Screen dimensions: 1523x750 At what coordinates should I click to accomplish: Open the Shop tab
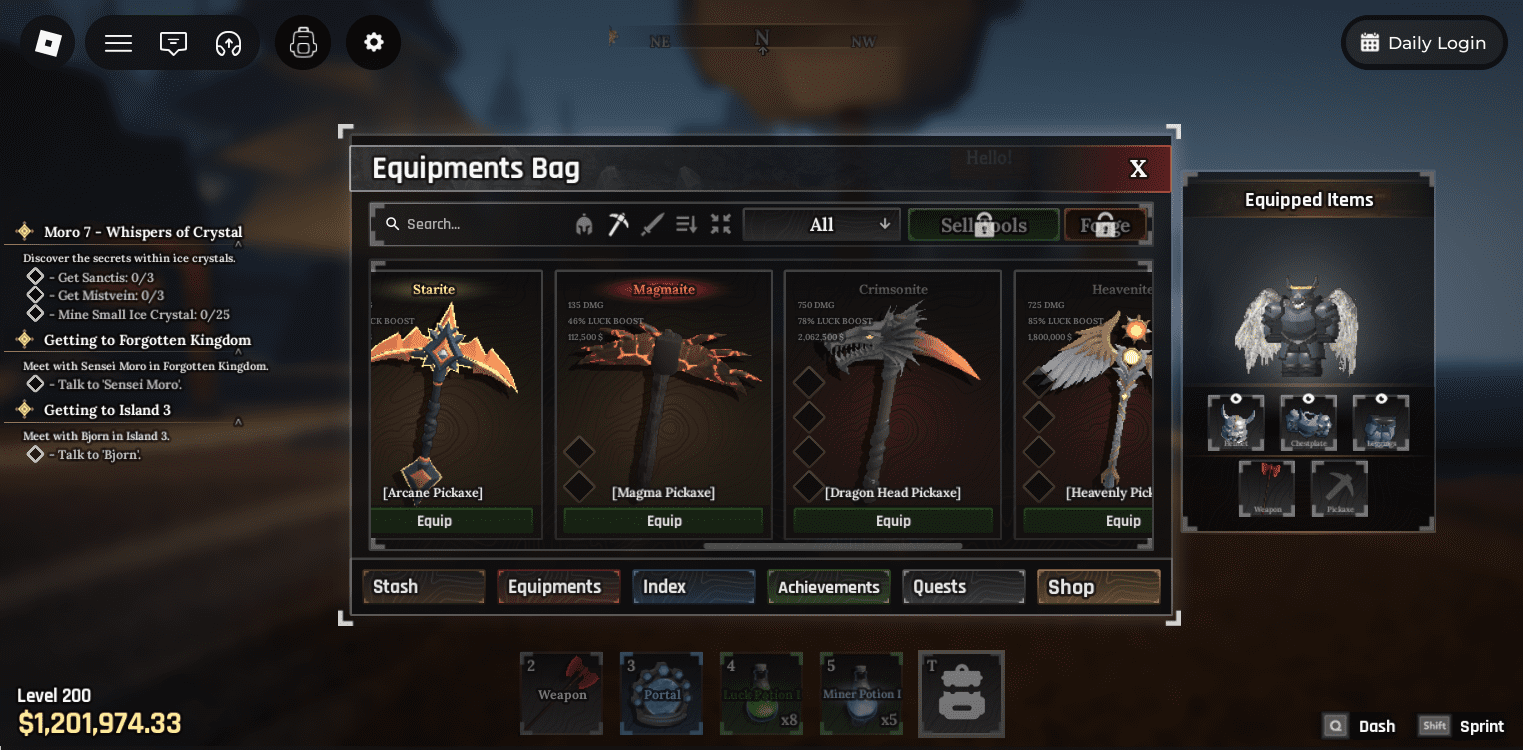click(x=1098, y=587)
